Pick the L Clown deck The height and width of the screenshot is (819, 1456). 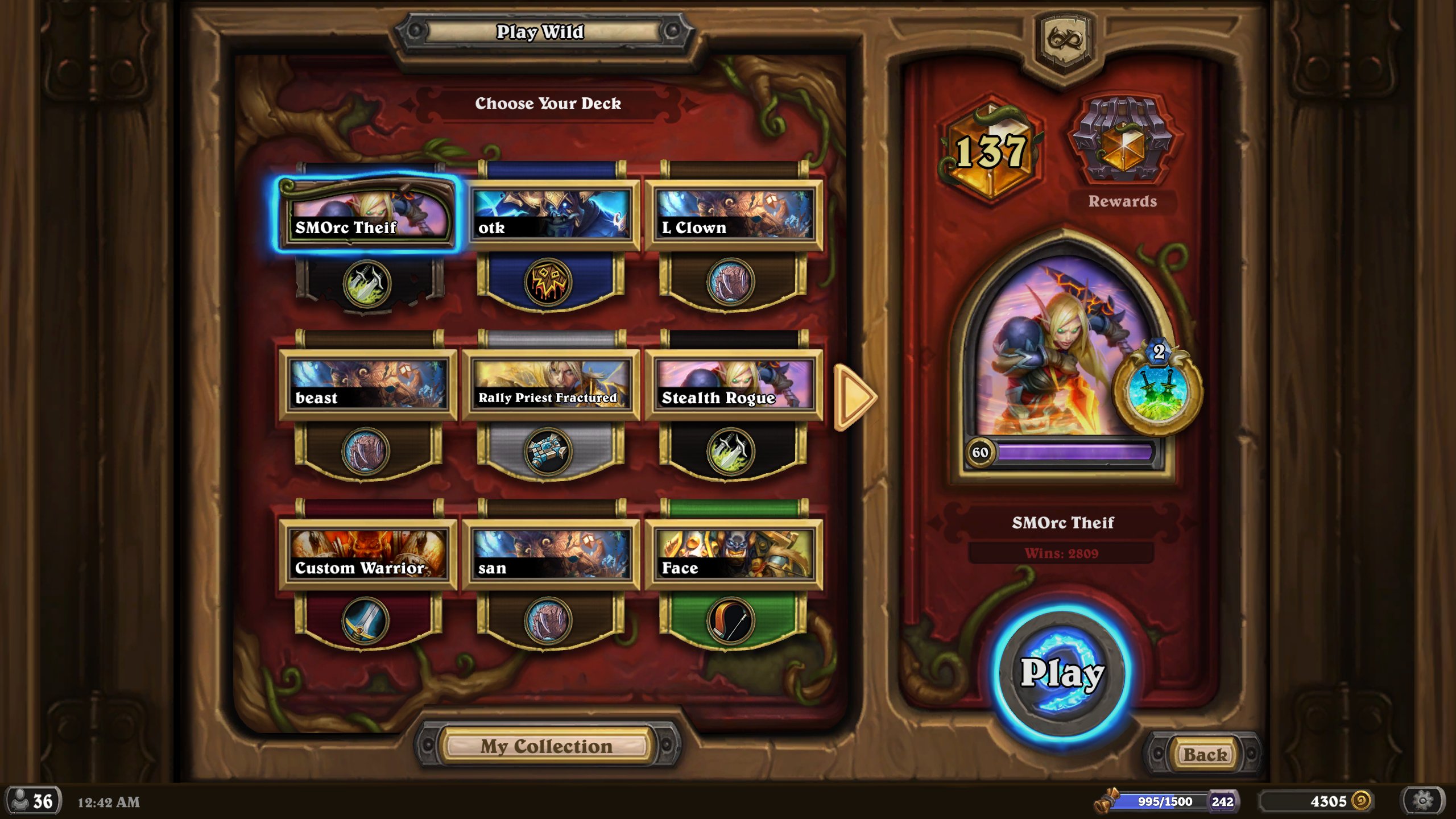[x=734, y=214]
